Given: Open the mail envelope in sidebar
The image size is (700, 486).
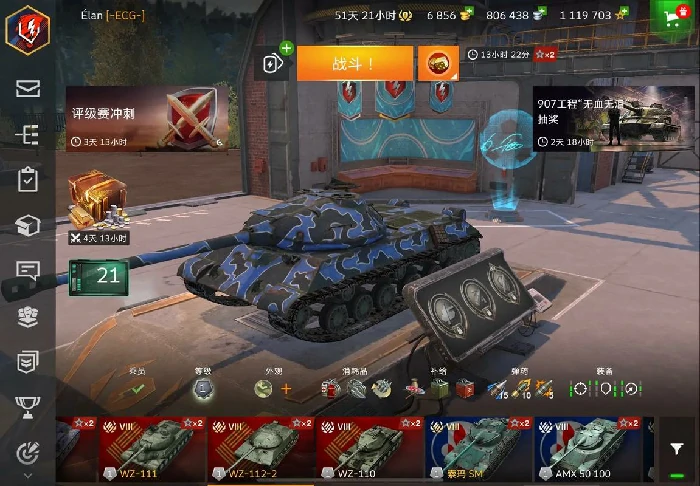Looking at the screenshot, I should click(x=28, y=88).
